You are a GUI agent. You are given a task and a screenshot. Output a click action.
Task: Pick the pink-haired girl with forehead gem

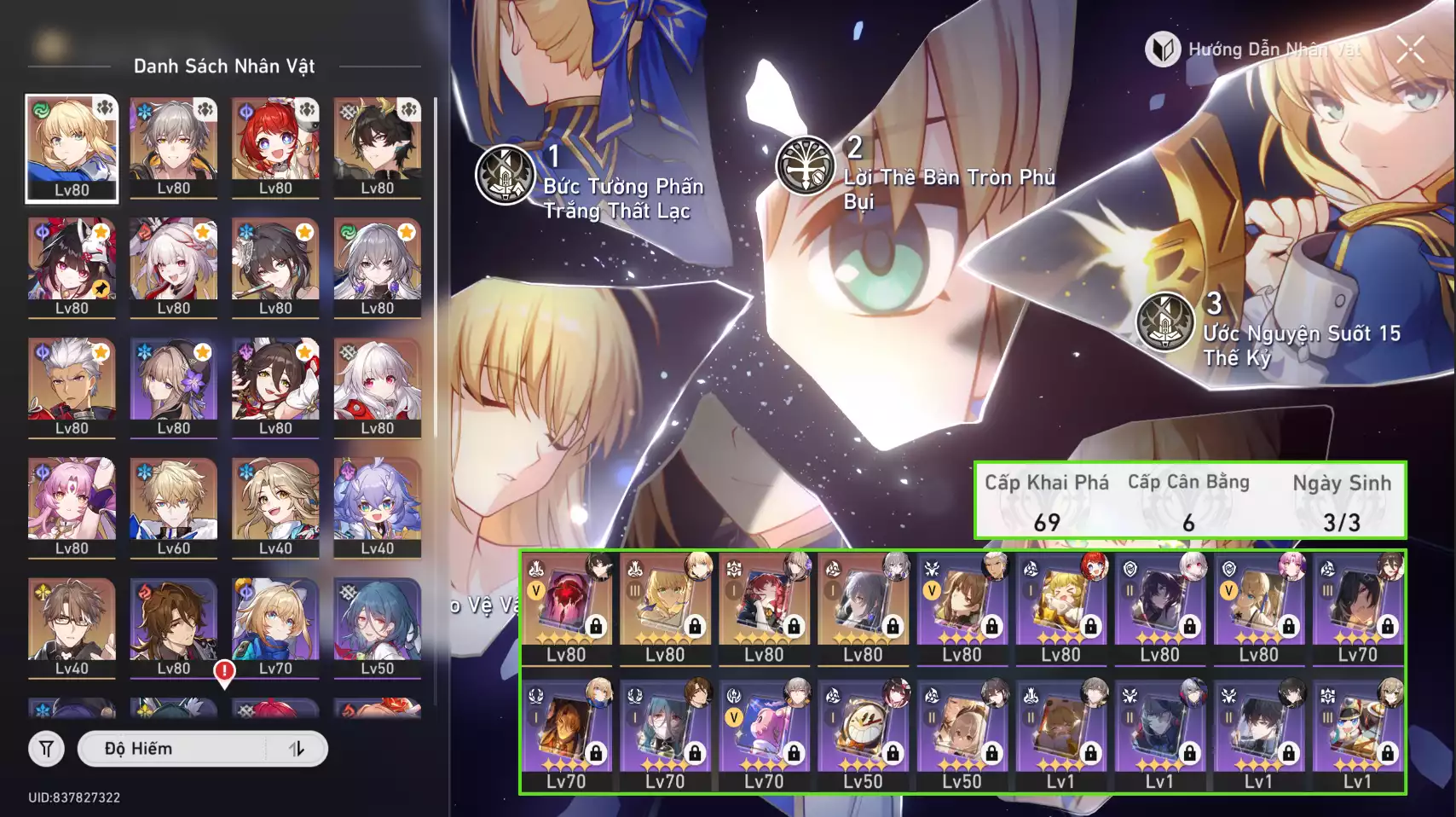point(72,507)
